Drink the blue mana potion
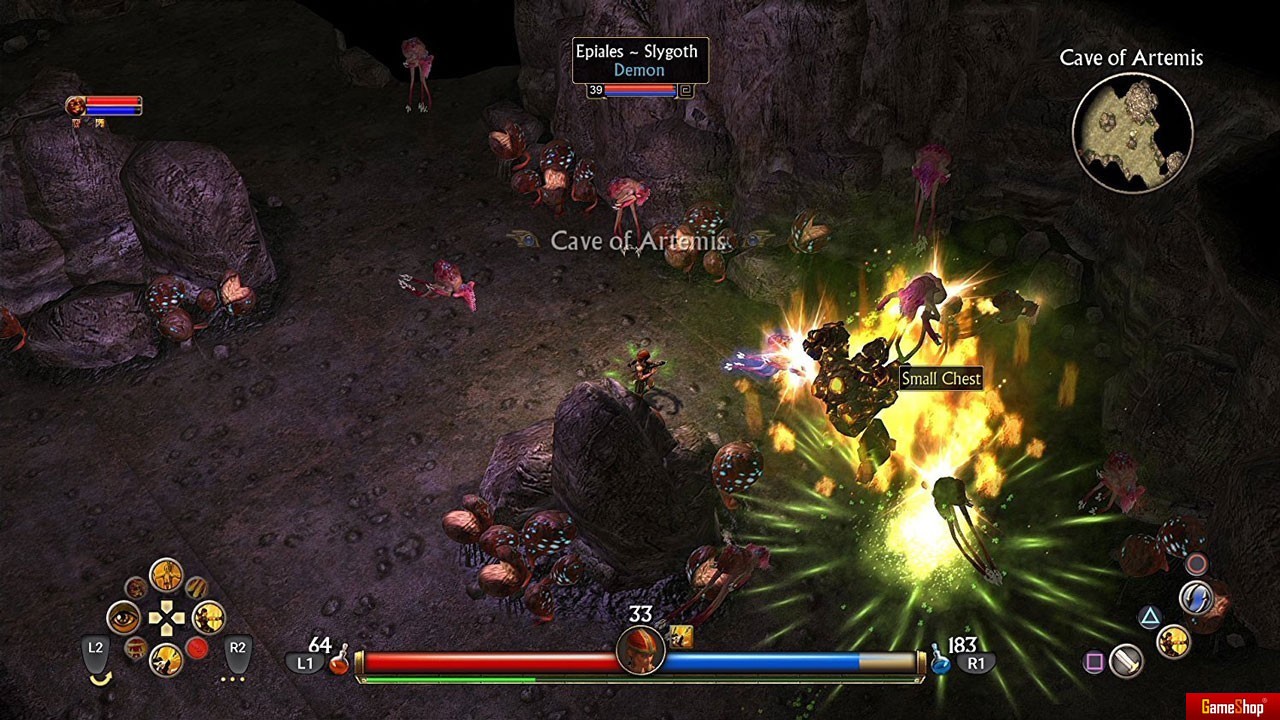Viewport: 1280px width, 720px height. [940, 661]
